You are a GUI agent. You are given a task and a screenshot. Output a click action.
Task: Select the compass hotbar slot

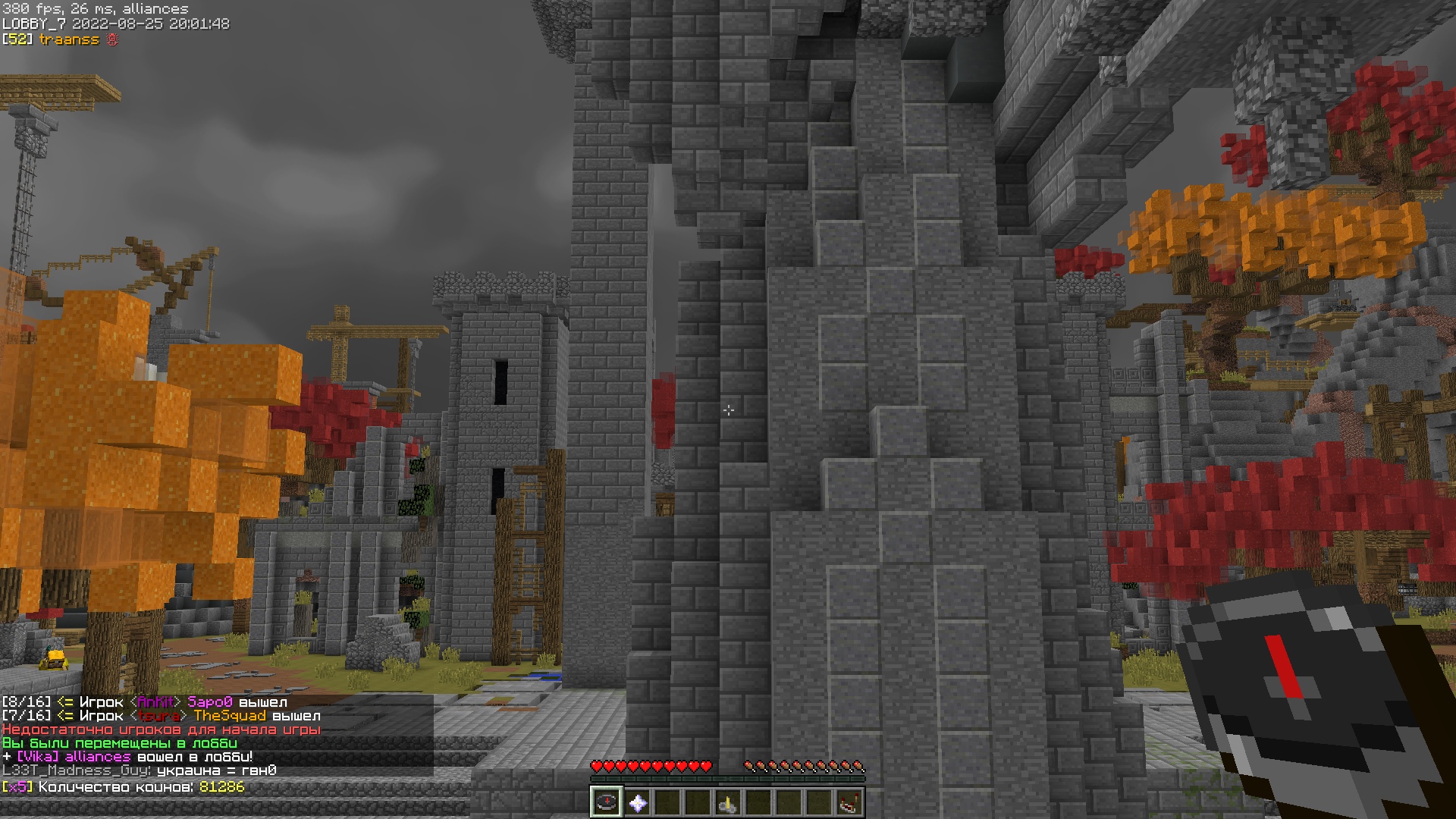[607, 802]
